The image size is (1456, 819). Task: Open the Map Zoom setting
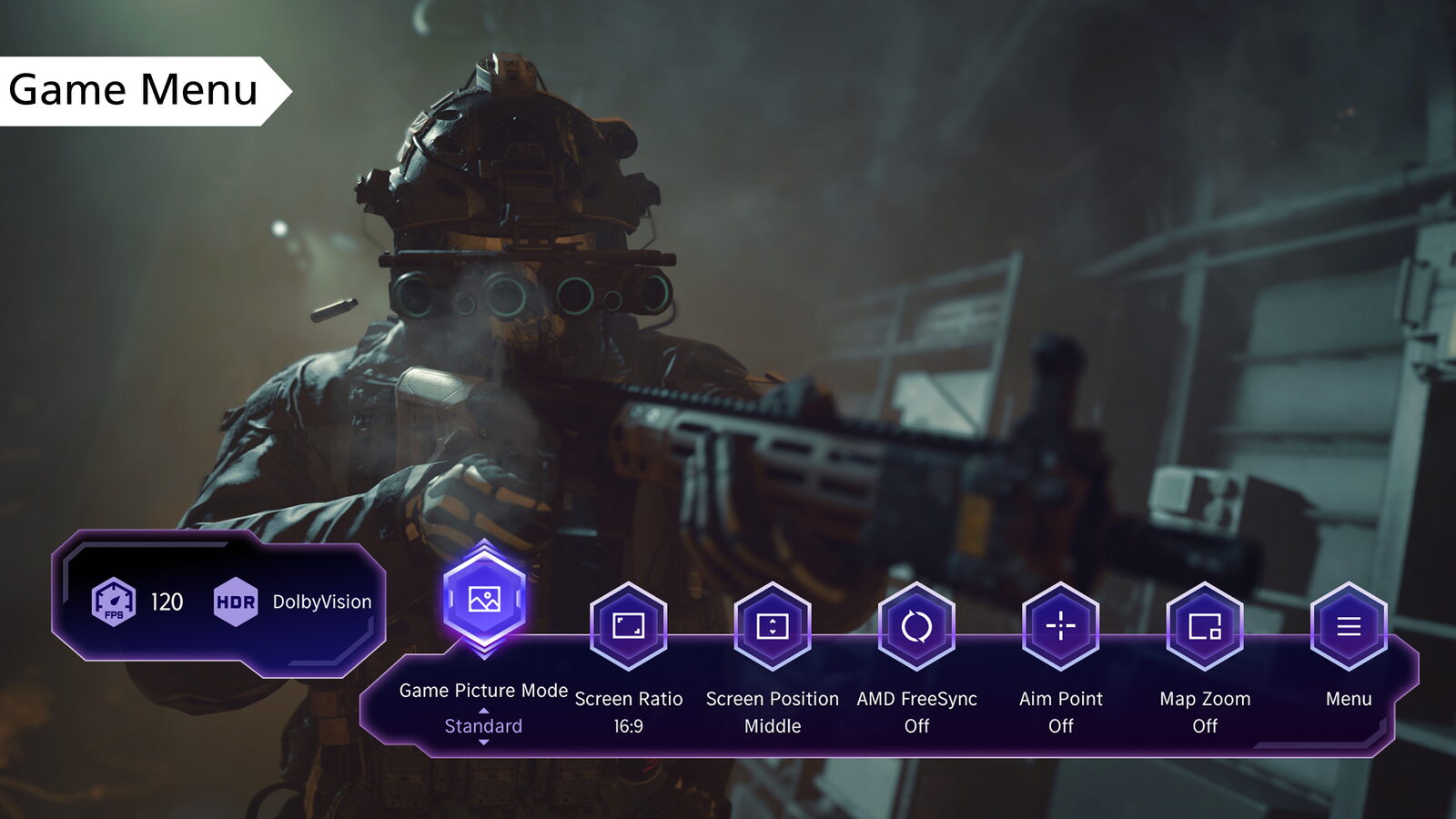point(1204,626)
